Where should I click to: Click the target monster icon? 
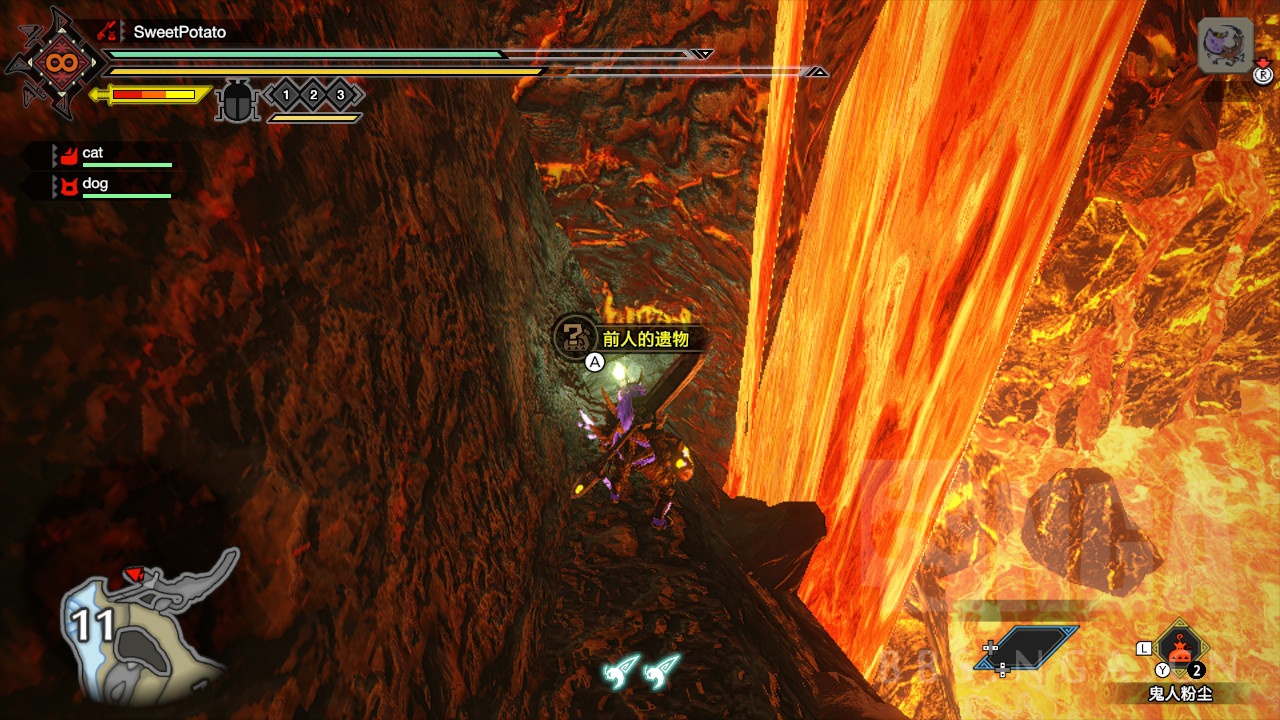pos(1225,47)
